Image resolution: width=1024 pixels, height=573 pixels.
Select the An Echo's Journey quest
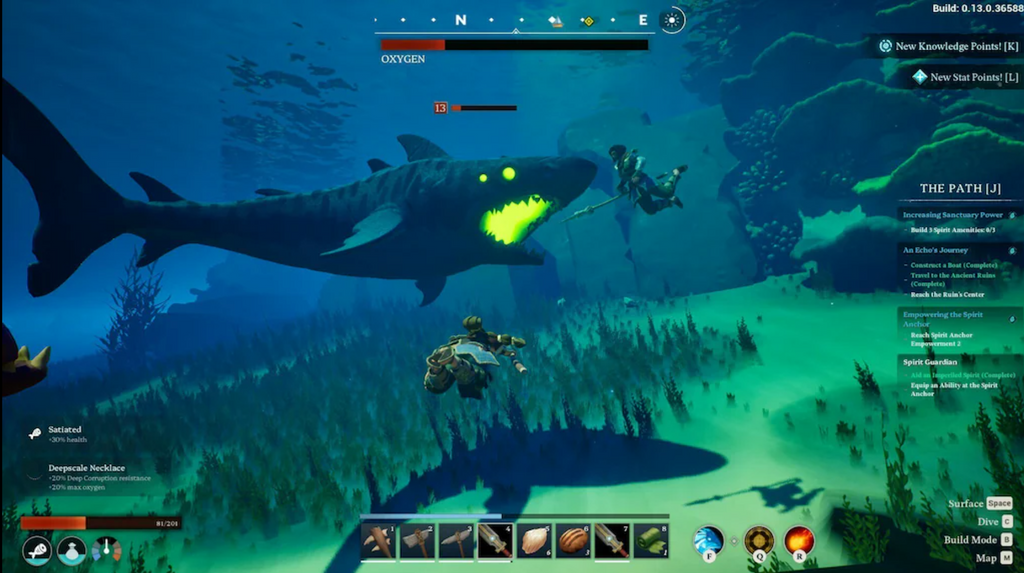pyautogui.click(x=937, y=250)
